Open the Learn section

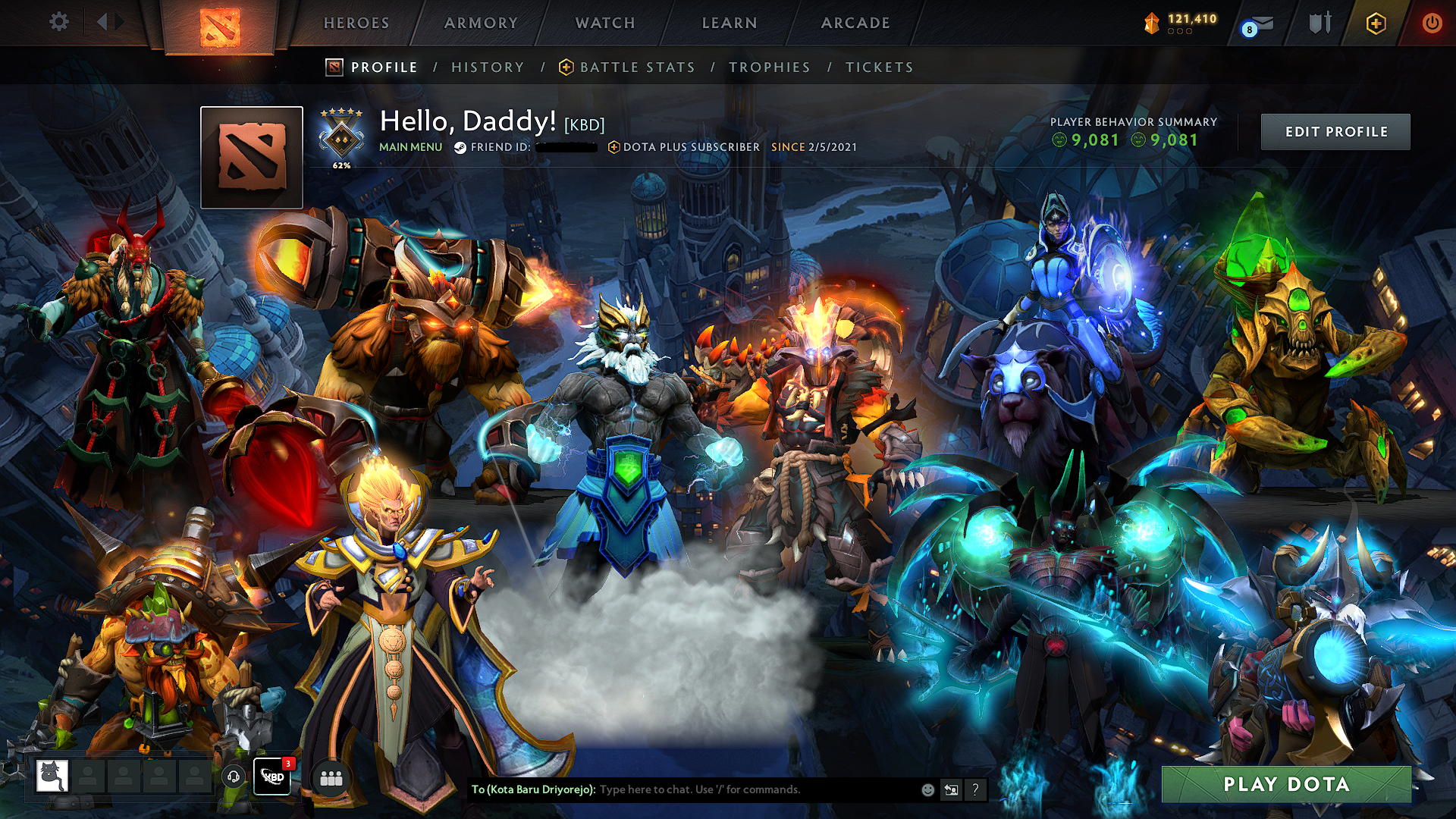click(730, 24)
